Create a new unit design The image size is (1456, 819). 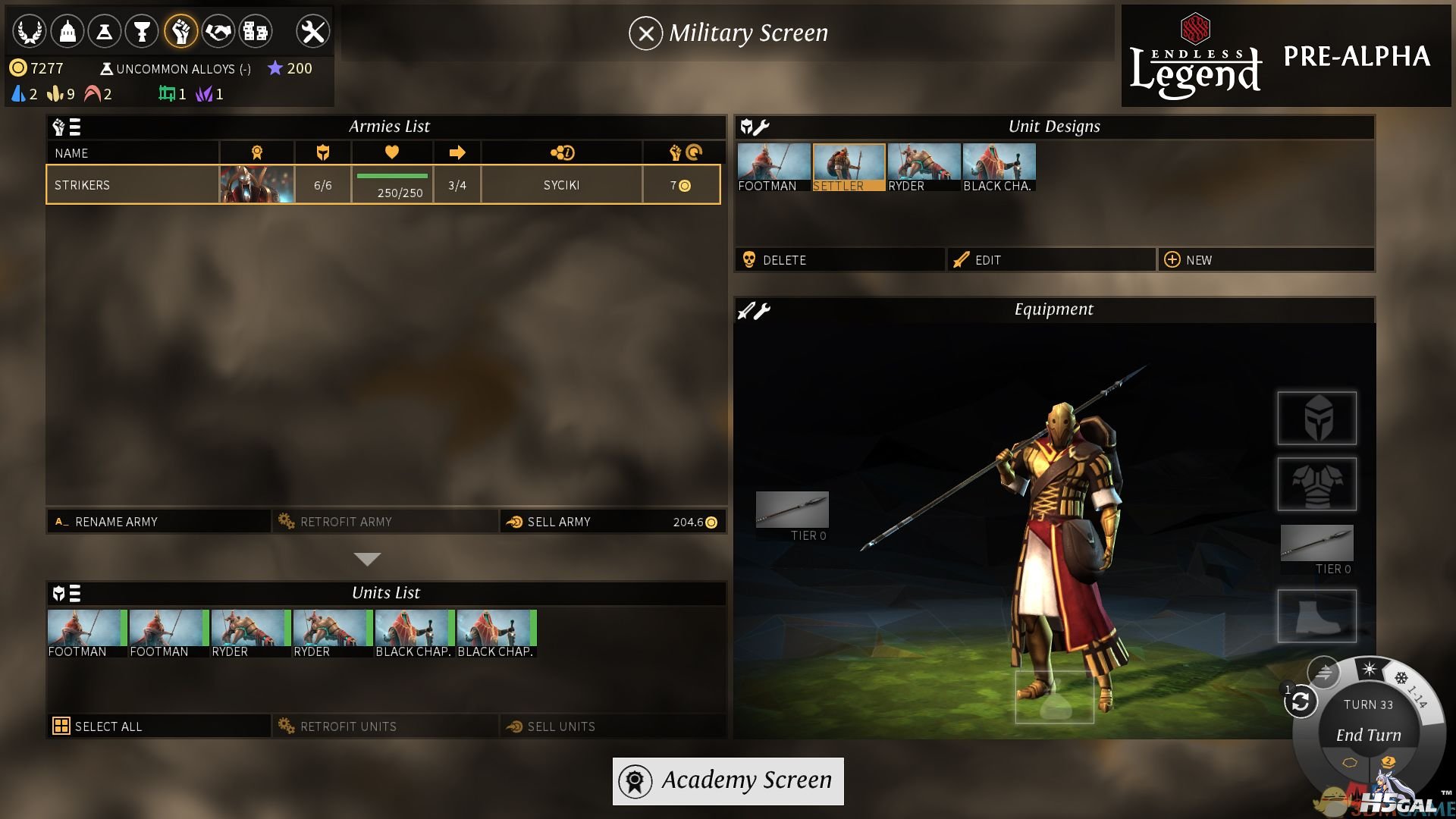1265,260
